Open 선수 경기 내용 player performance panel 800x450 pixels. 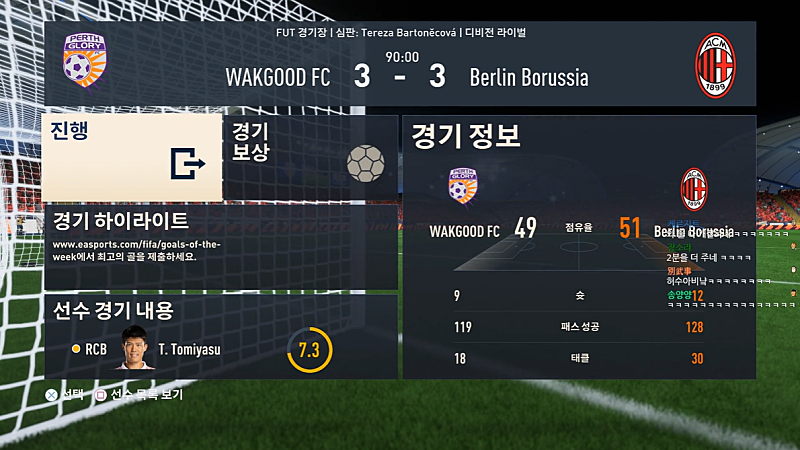220,336
